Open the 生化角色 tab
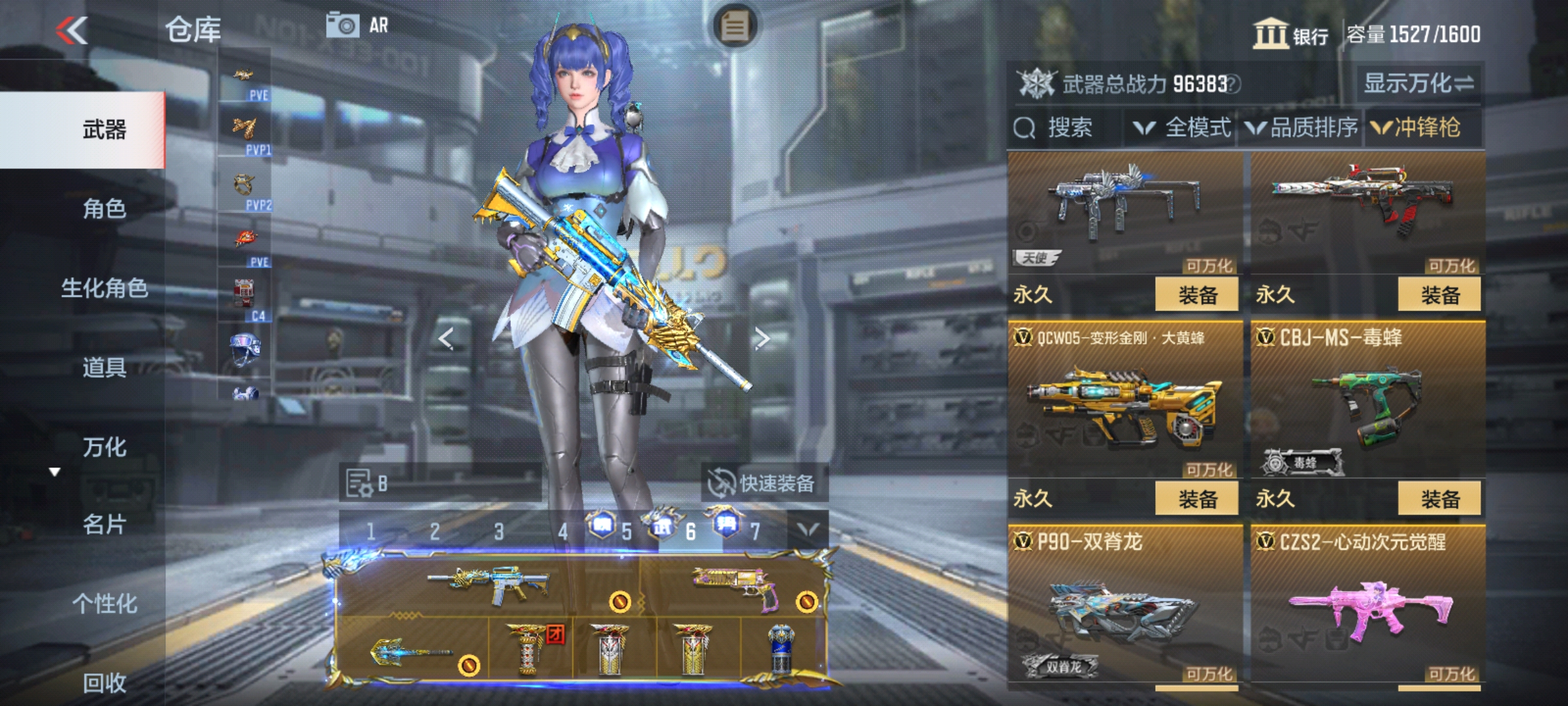The height and width of the screenshot is (706, 1568). (x=105, y=288)
